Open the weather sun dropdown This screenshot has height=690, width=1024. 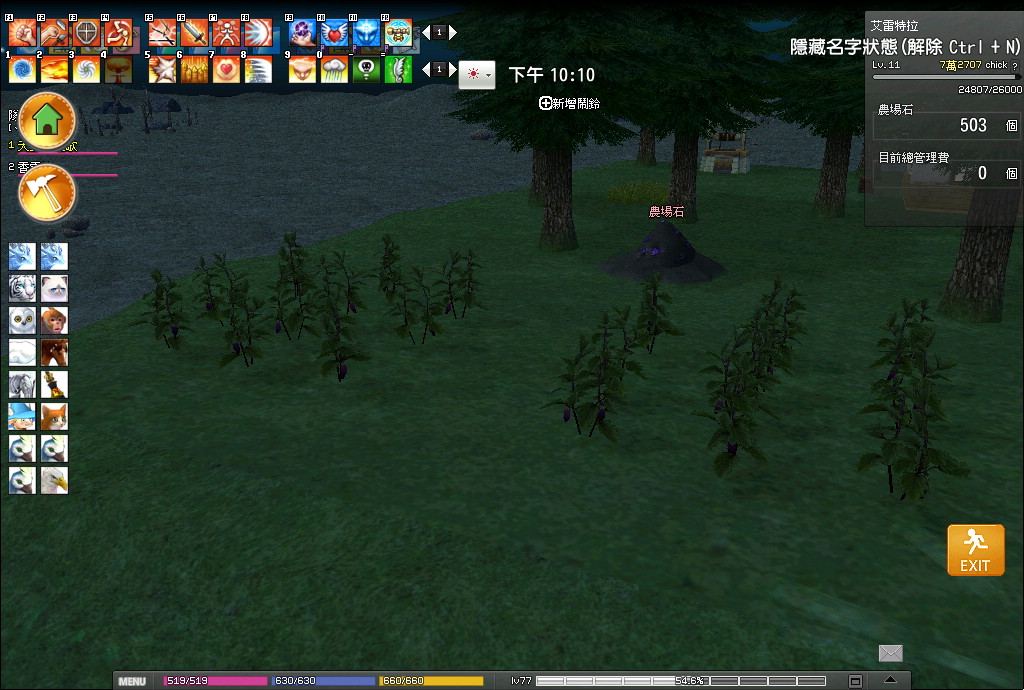pyautogui.click(x=476, y=74)
